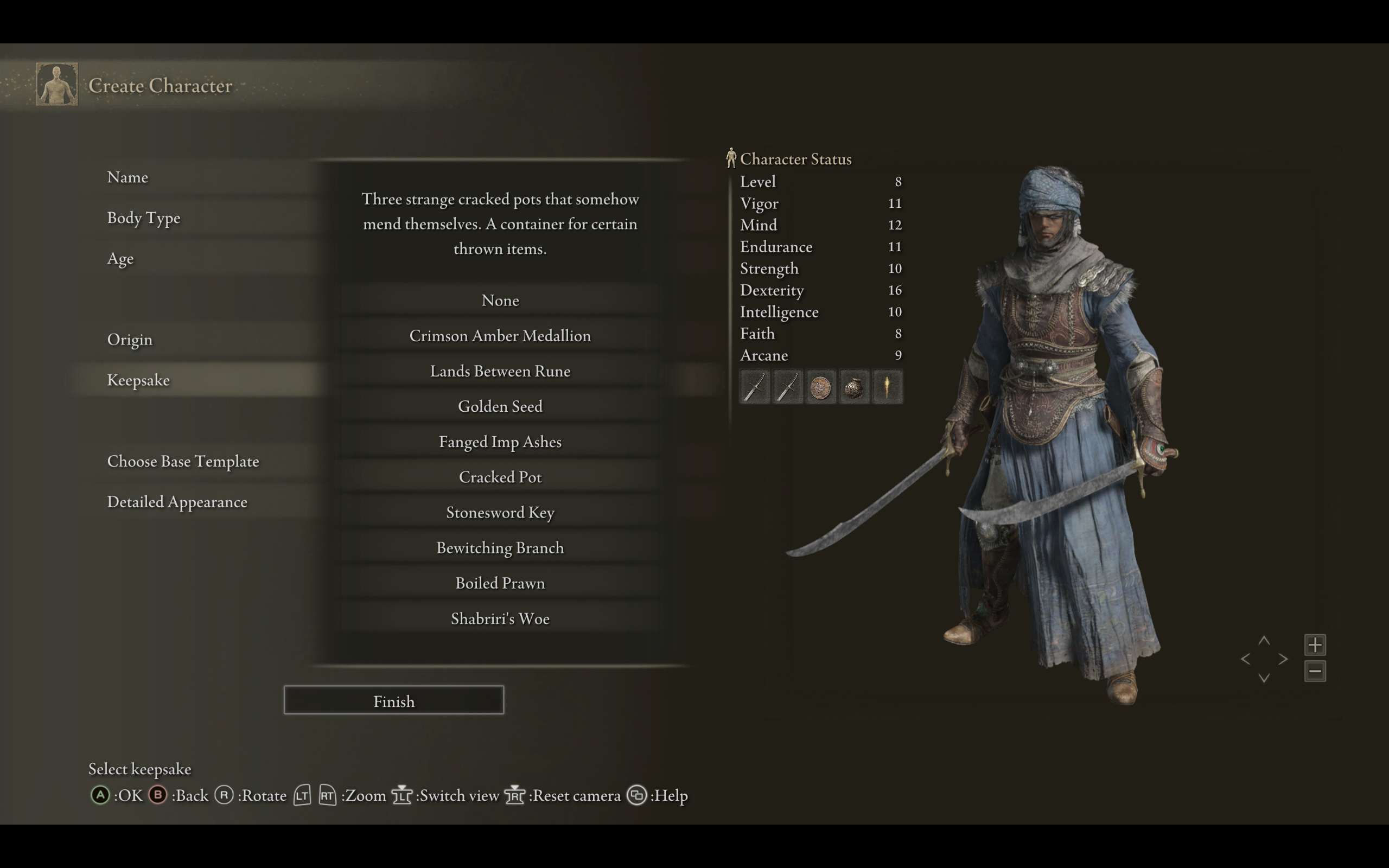The height and width of the screenshot is (868, 1389).
Task: Choose Shabriri's Woe keepsake
Action: tap(500, 619)
